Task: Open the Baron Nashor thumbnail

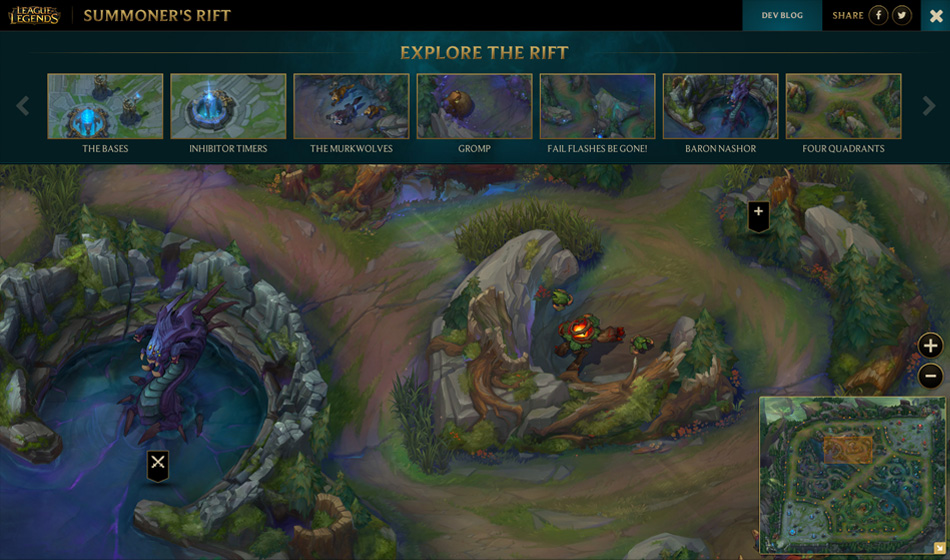Action: (720, 106)
